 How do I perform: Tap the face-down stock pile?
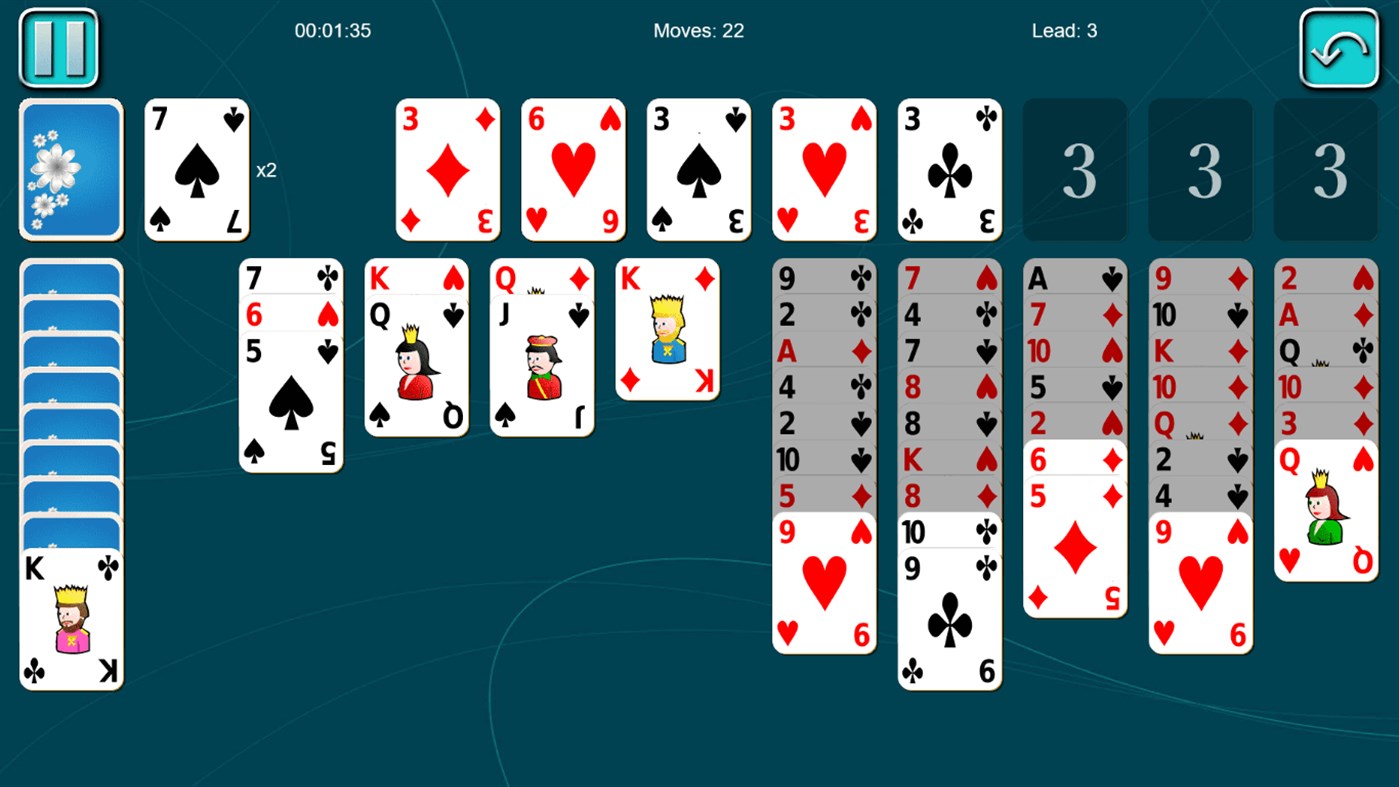70,168
